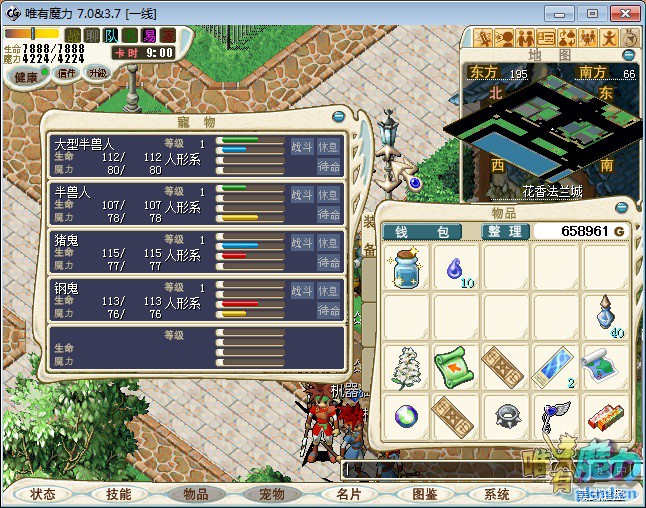Screen dimensions: 646x508
Task: Select the 钱包 wallet button
Action: point(423,232)
